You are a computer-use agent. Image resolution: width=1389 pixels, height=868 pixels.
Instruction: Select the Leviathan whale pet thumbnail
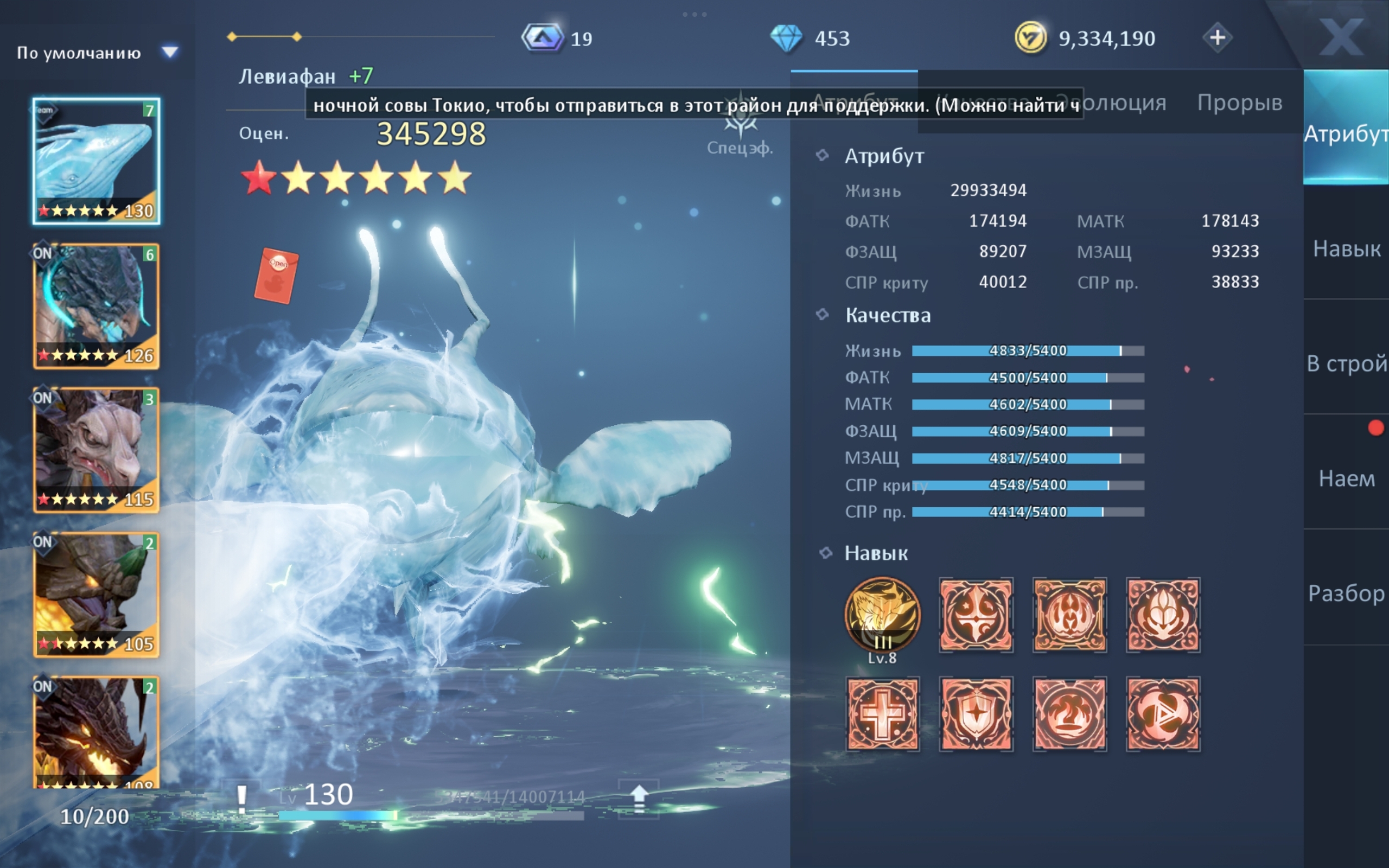[96, 161]
